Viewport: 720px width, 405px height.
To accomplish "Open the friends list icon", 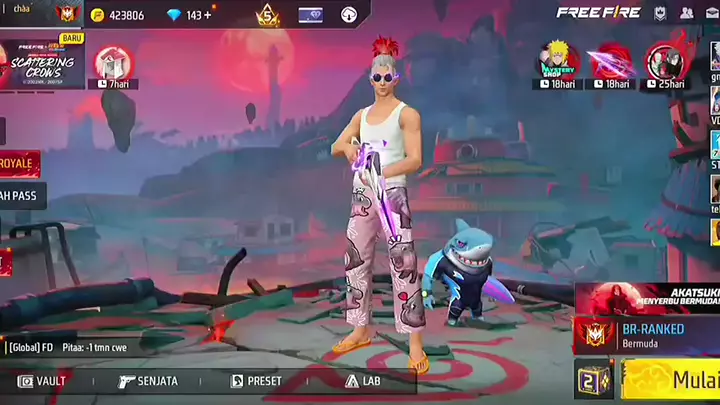I will 686,13.
